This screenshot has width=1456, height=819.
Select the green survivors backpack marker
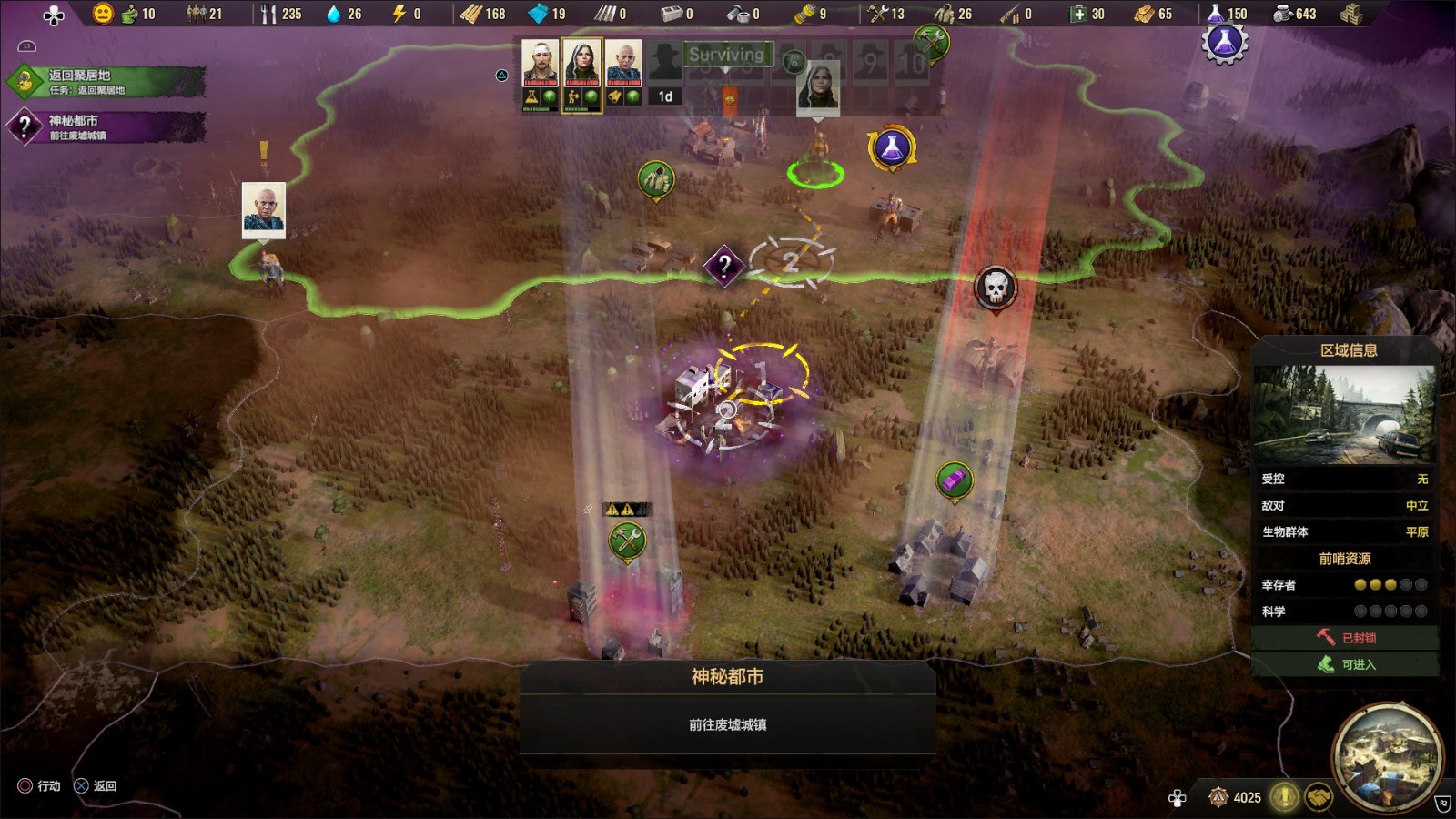pyautogui.click(x=656, y=179)
